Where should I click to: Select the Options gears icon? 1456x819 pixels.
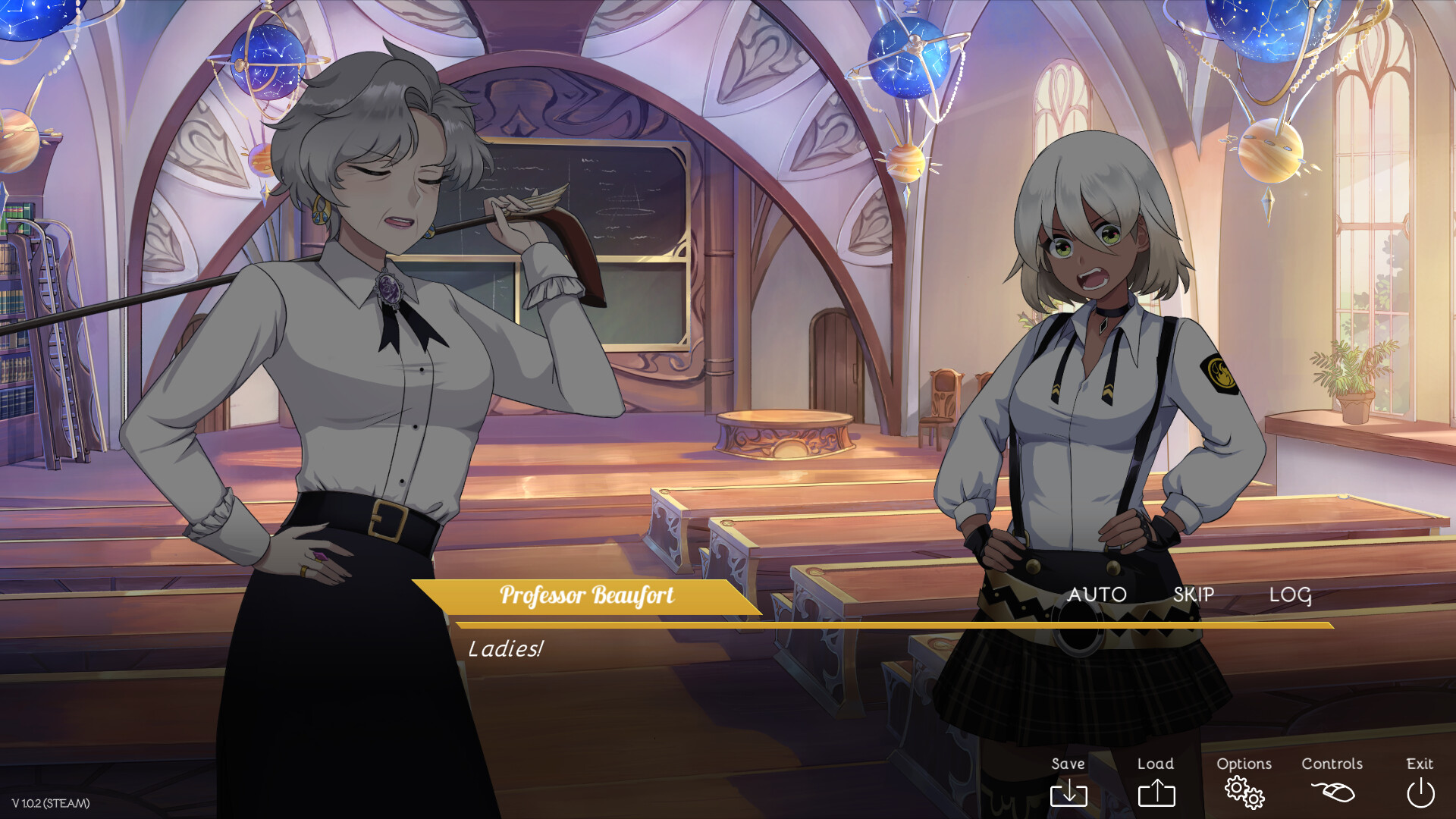point(1244,793)
